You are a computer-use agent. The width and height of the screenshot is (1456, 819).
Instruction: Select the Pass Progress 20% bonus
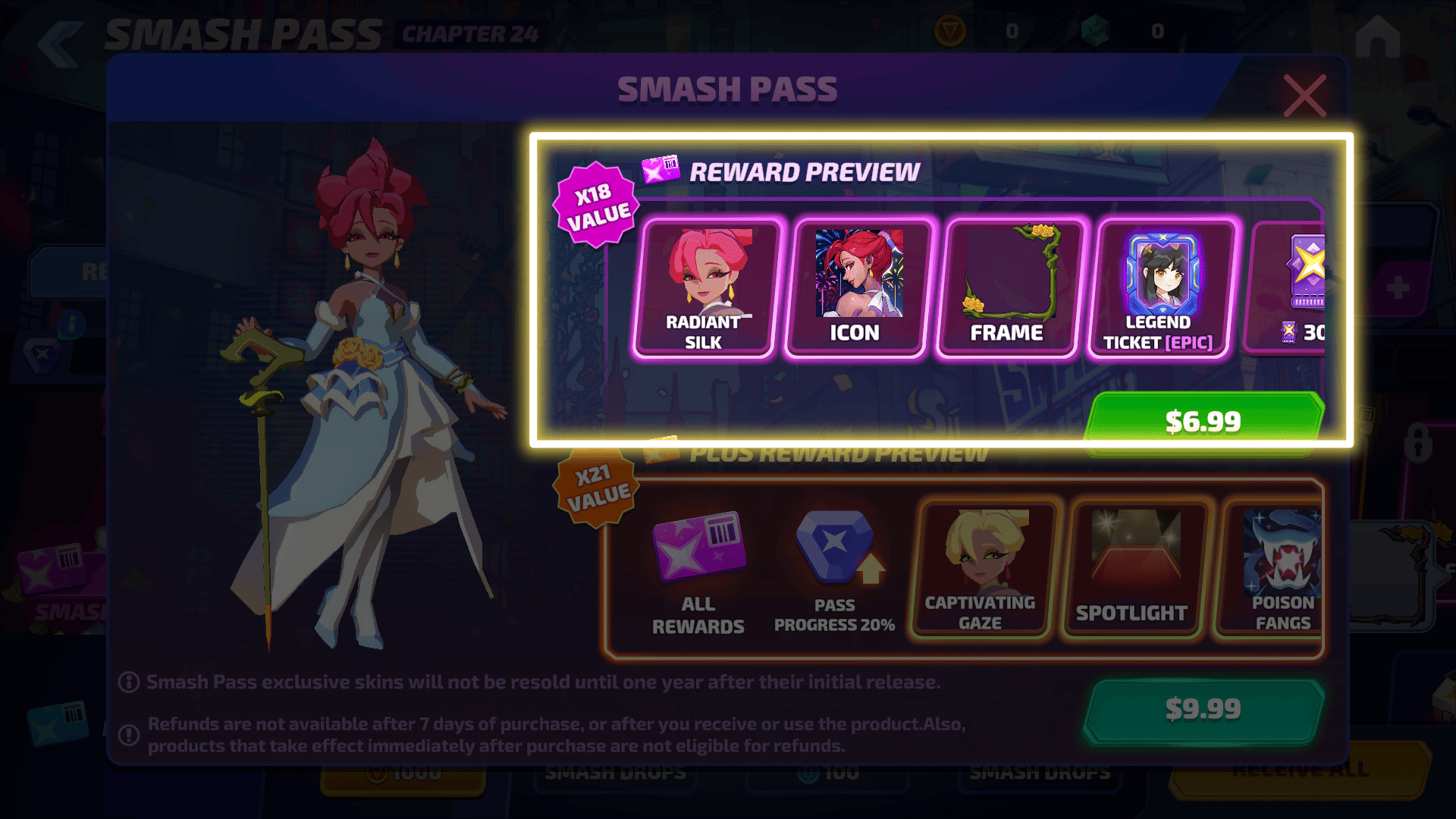click(x=834, y=573)
